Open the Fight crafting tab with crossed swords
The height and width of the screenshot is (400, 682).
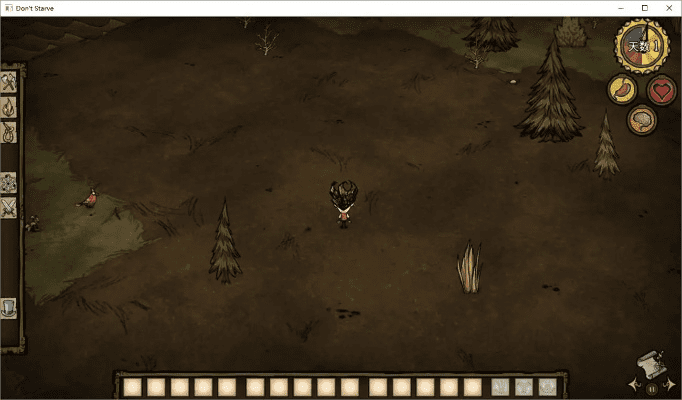pyautogui.click(x=9, y=208)
